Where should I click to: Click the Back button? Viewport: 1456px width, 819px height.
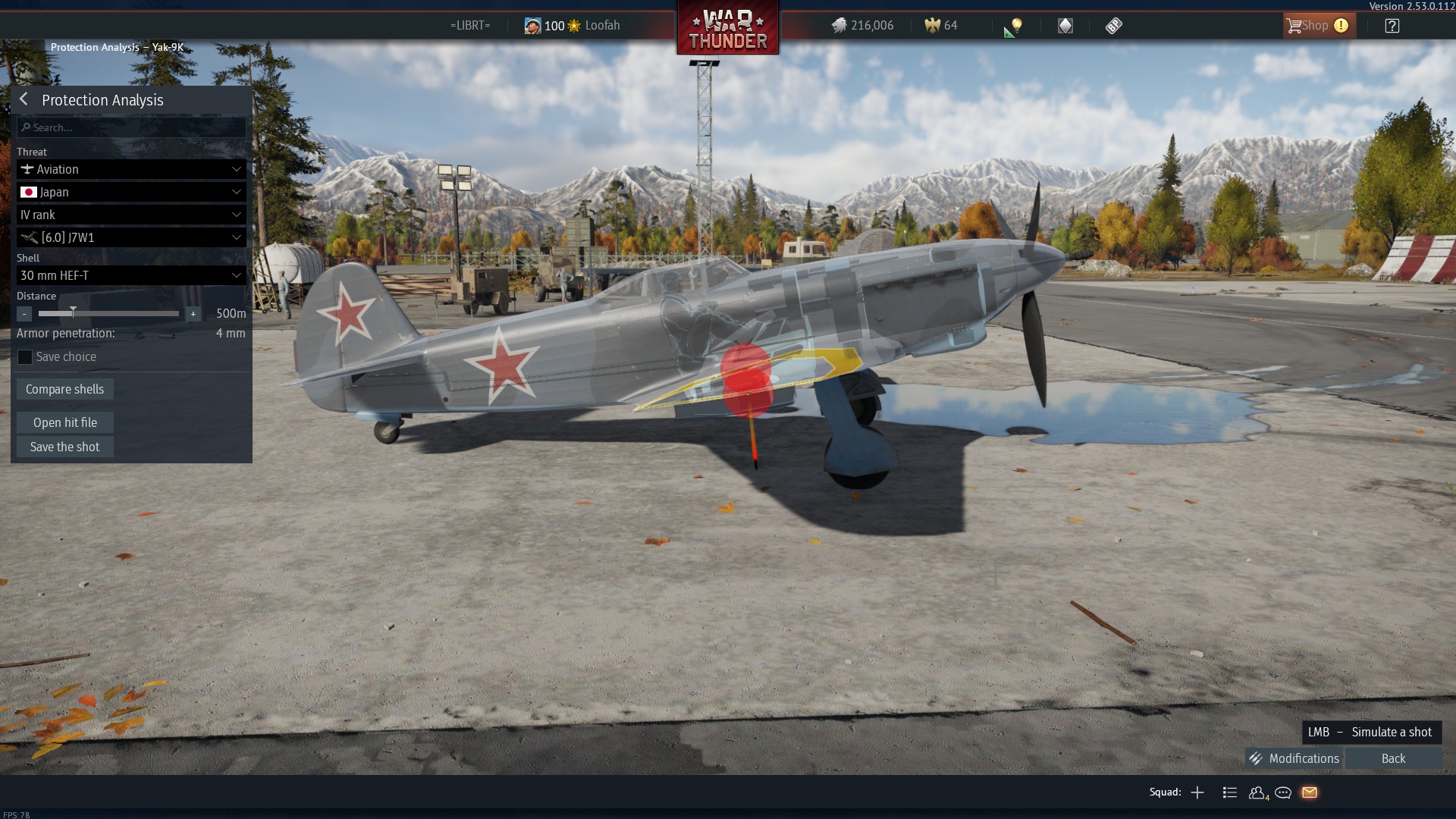tap(1393, 758)
